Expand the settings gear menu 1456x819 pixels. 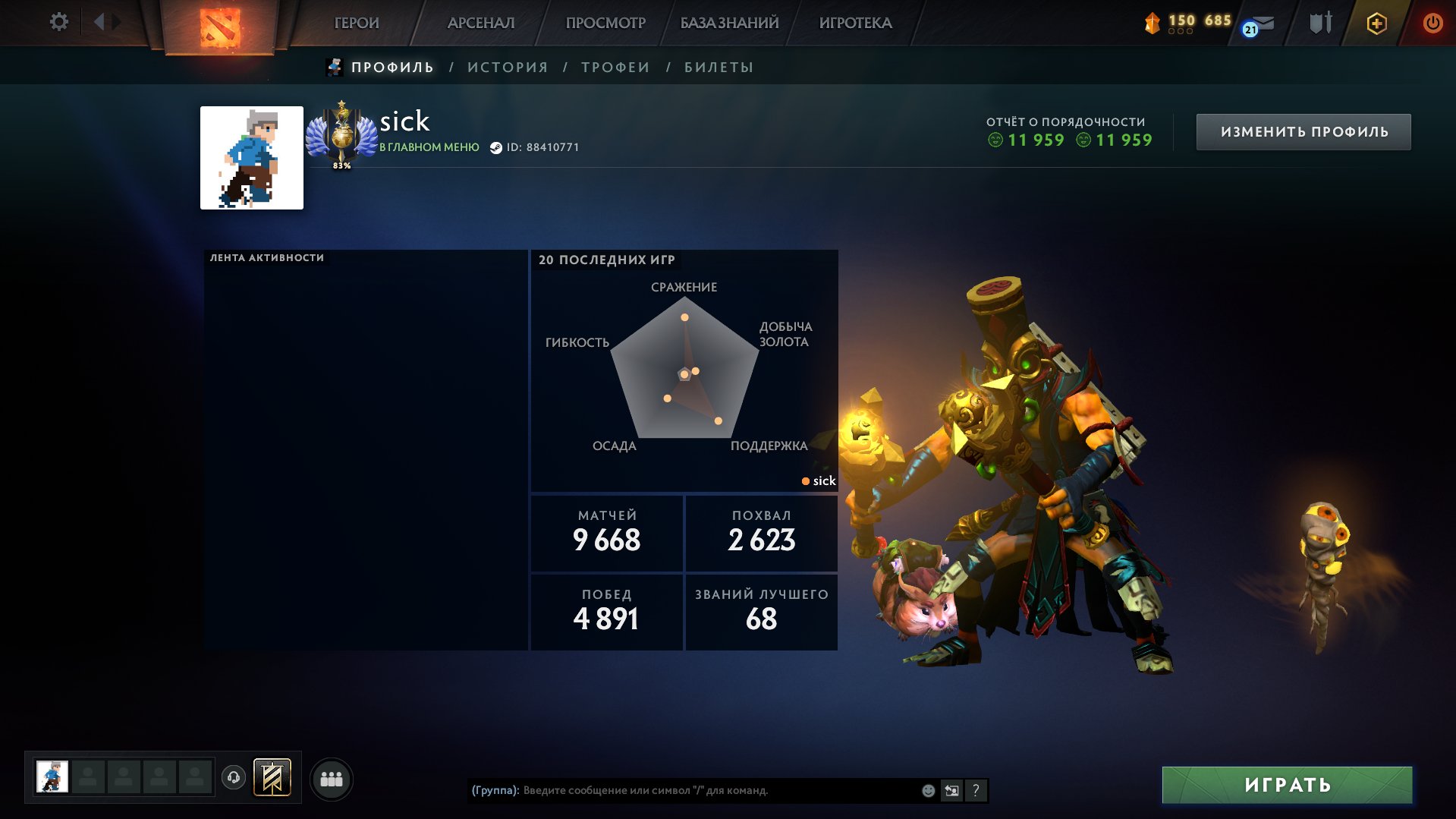pyautogui.click(x=59, y=23)
